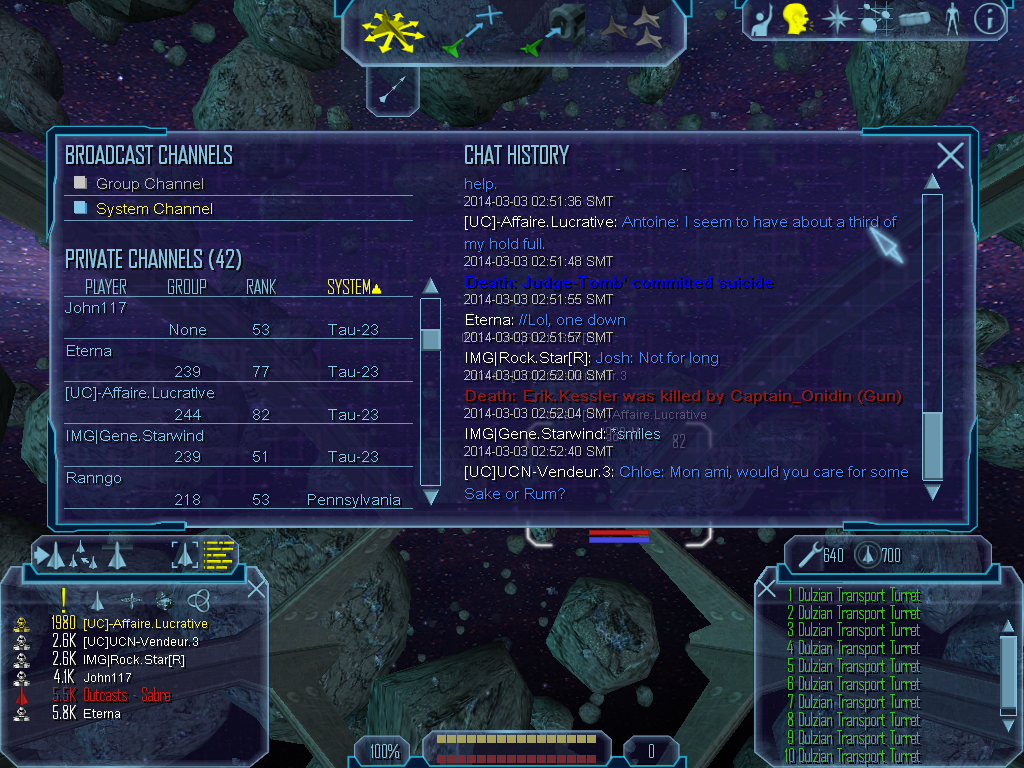This screenshot has height=768, width=1024.
Task: Target Outcasts - Sabre in the contact list
Action: click(x=126, y=696)
